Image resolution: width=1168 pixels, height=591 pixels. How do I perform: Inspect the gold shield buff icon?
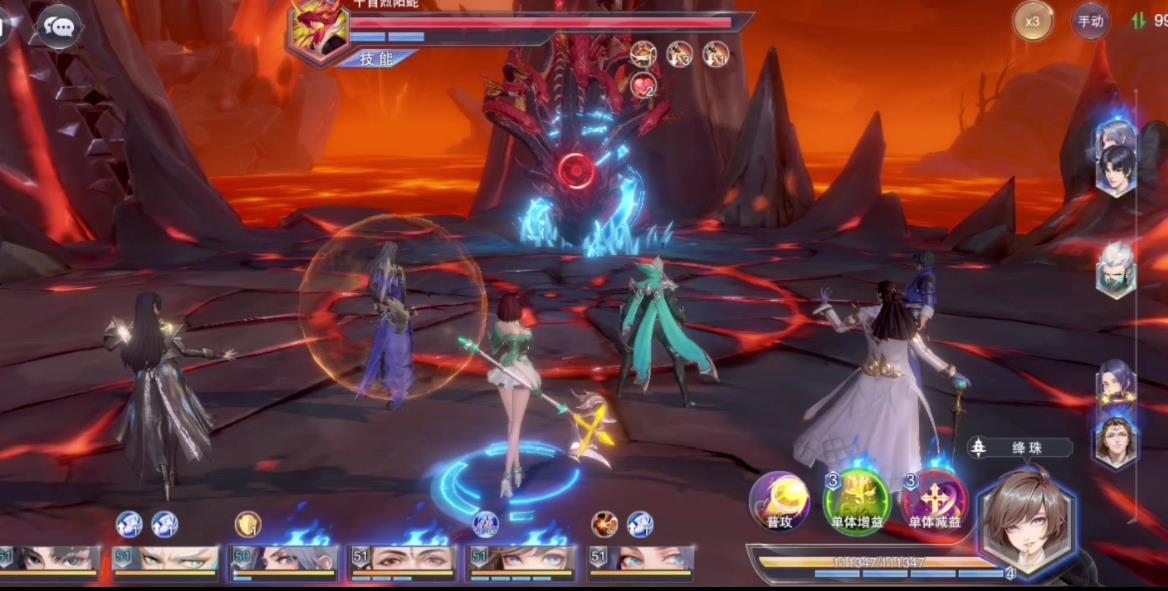[x=247, y=524]
